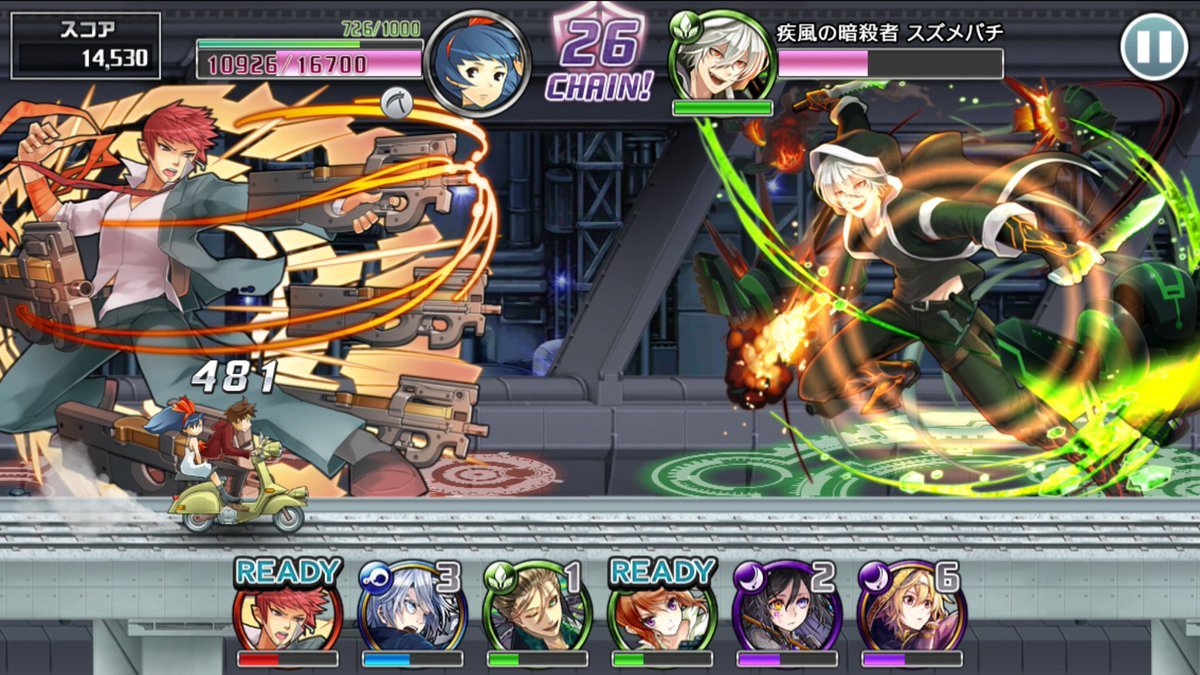This screenshot has height=675, width=1200.
Task: Activate the READY red-haired gunner skill
Action: click(x=287, y=611)
